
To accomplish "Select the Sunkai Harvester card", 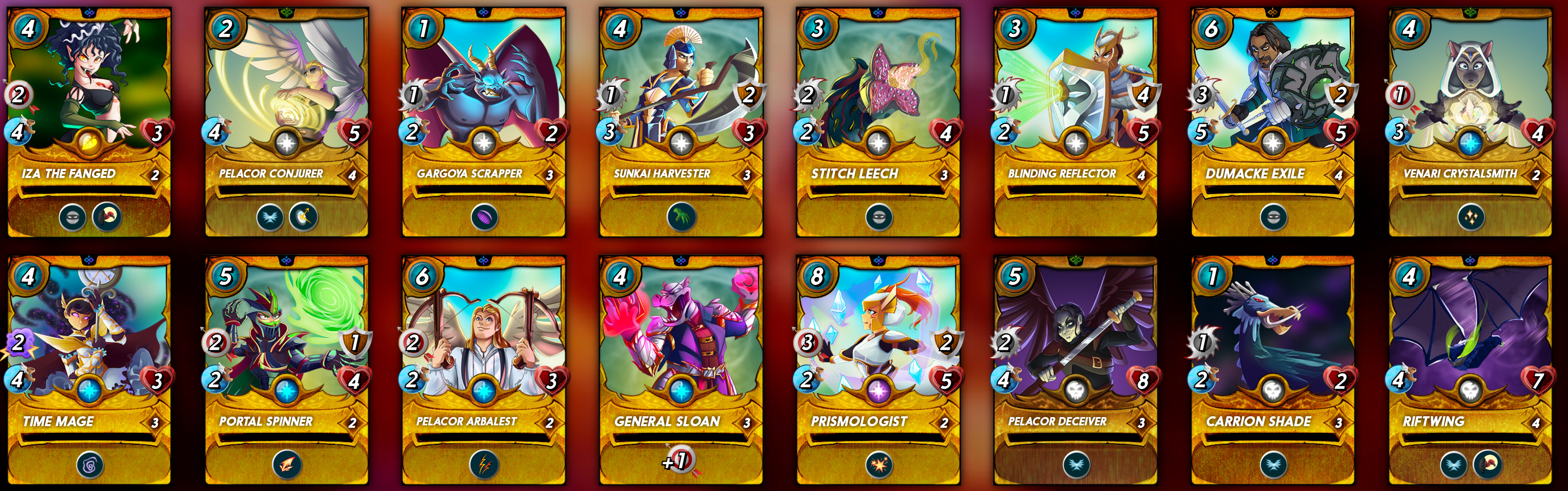I will (680, 122).
